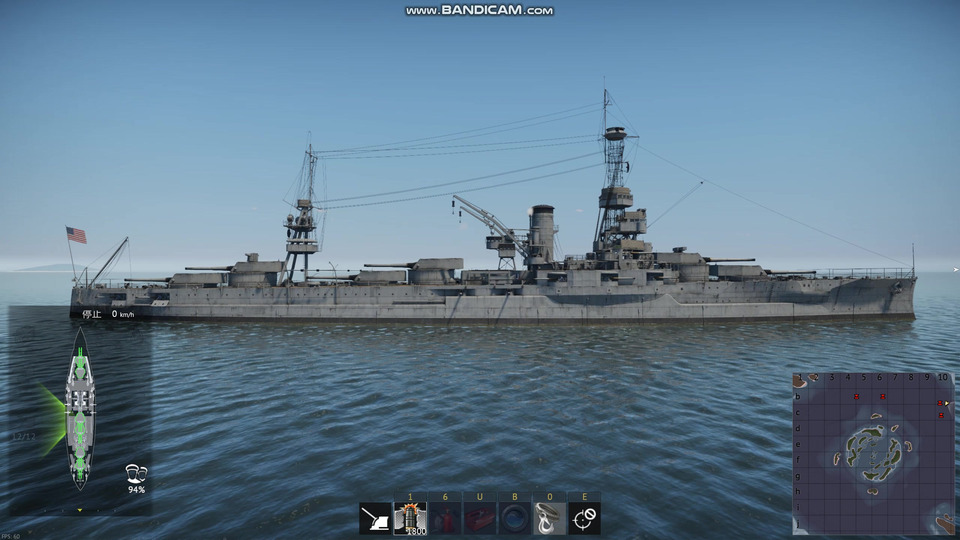Use the red repair toolbox slot
Image resolution: width=960 pixels, height=540 pixels.
[x=480, y=518]
